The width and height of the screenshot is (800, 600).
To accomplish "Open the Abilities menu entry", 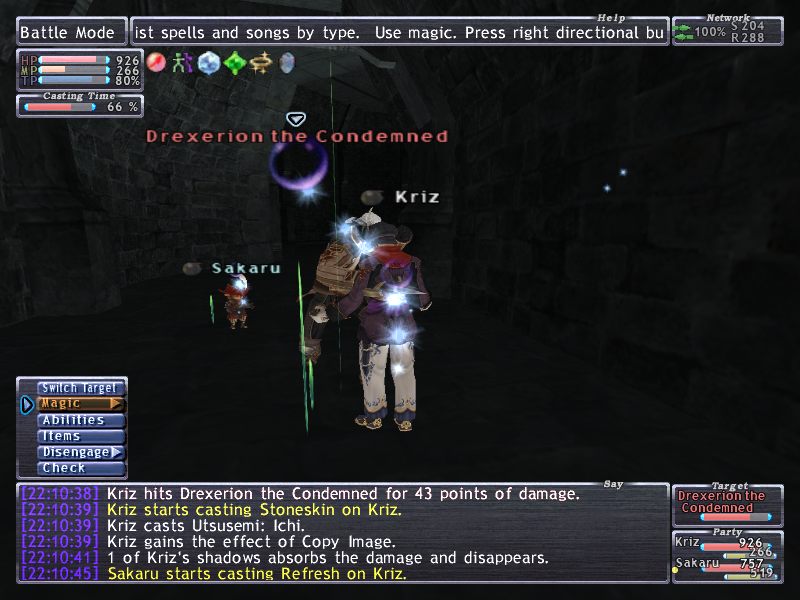I will click(x=79, y=420).
